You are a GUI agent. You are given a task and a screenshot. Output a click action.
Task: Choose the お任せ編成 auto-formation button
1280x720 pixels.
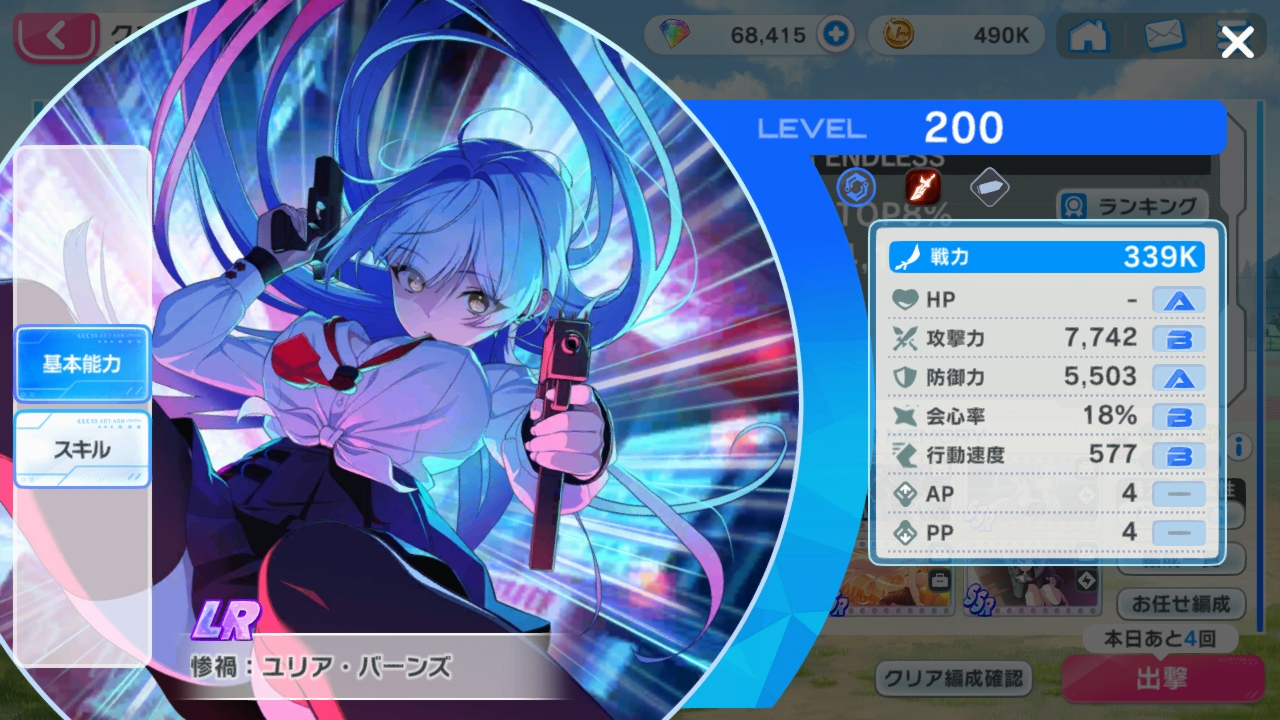[1180, 605]
